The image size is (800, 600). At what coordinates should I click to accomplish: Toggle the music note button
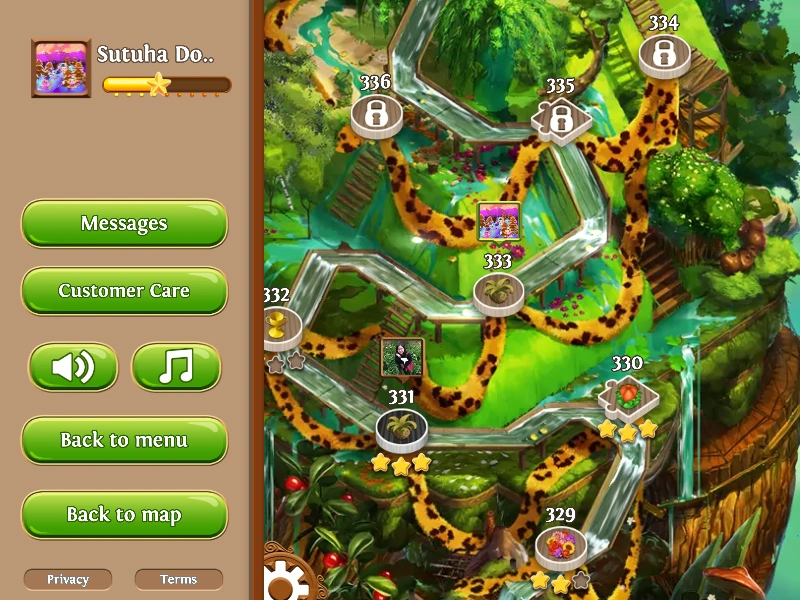(176, 367)
